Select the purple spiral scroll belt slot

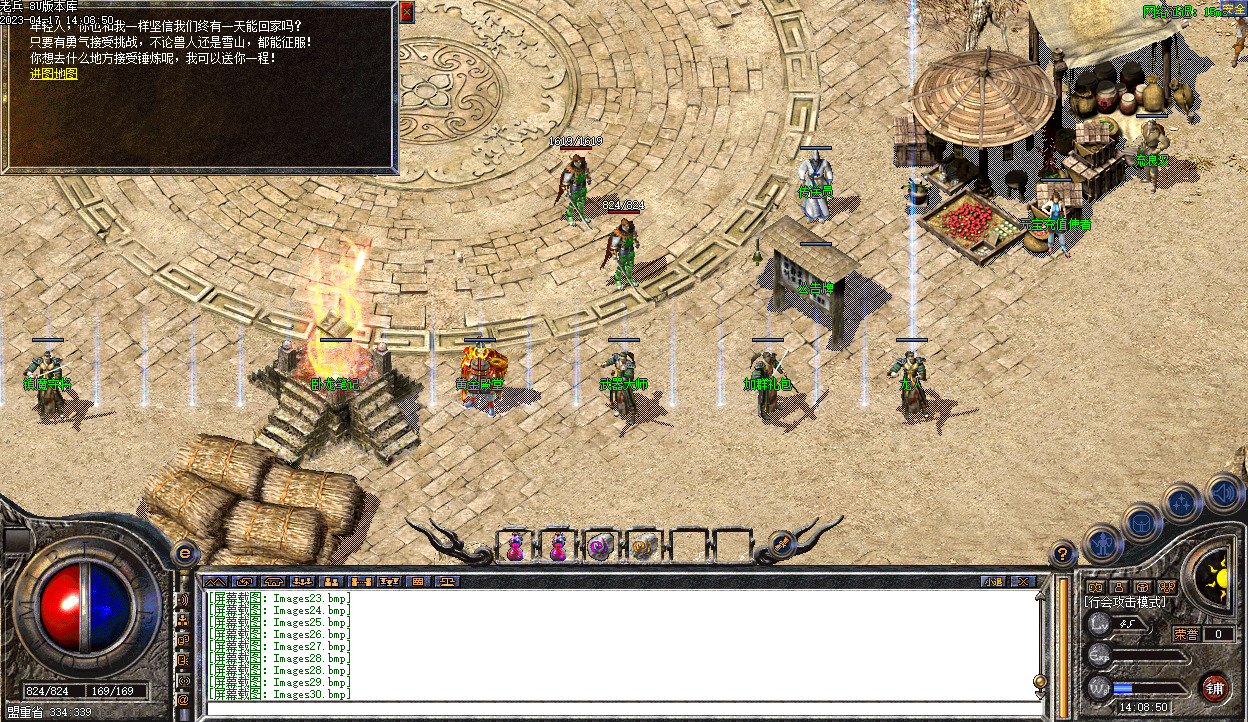coord(600,547)
